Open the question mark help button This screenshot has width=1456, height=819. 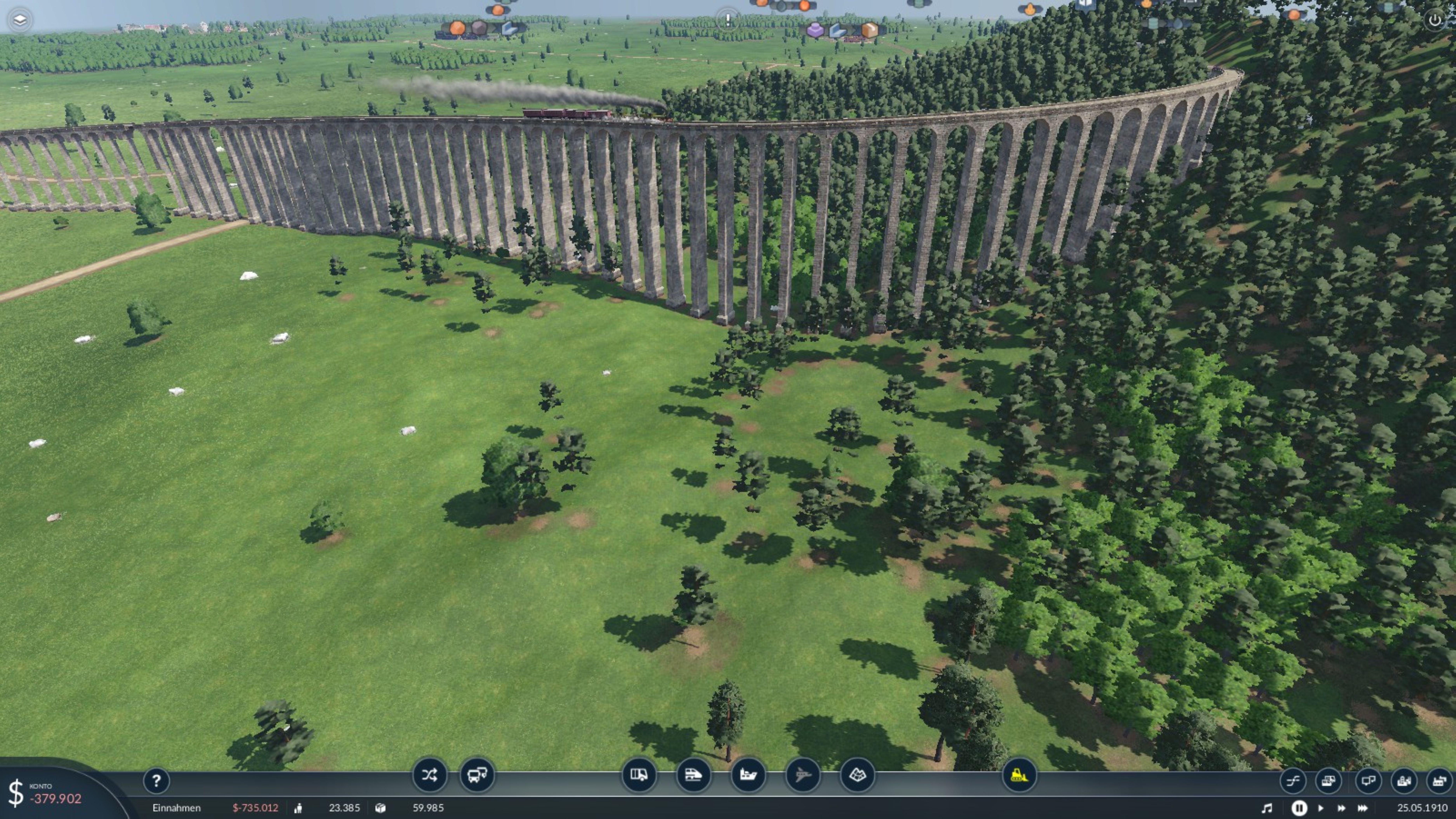point(156,781)
